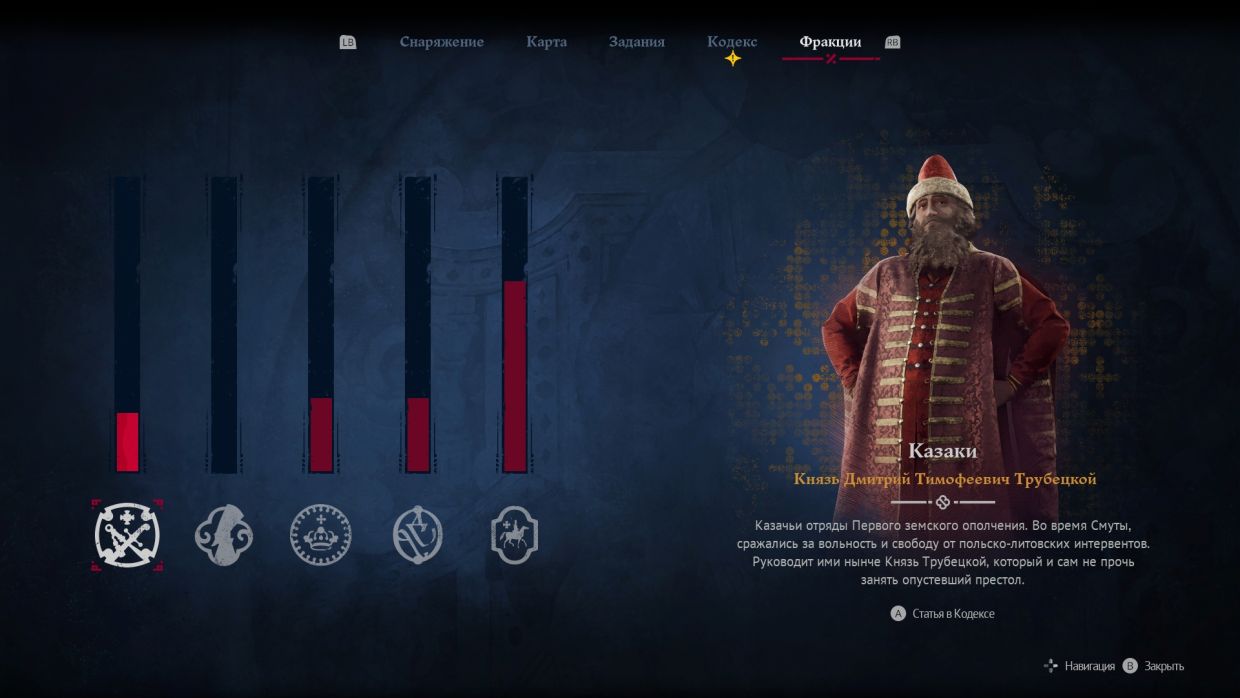Choose the feather quill faction icon
The width and height of the screenshot is (1240, 698).
tap(224, 535)
